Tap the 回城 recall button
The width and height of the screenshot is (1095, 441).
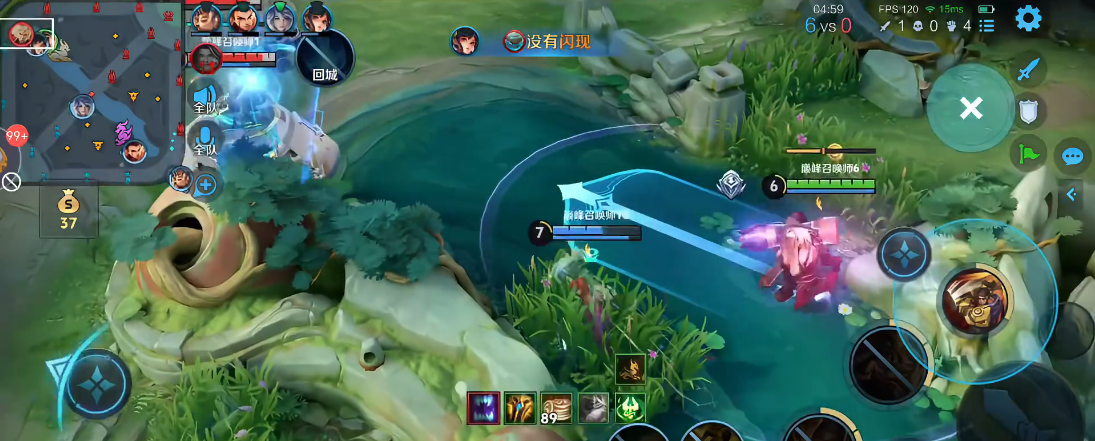[325, 58]
